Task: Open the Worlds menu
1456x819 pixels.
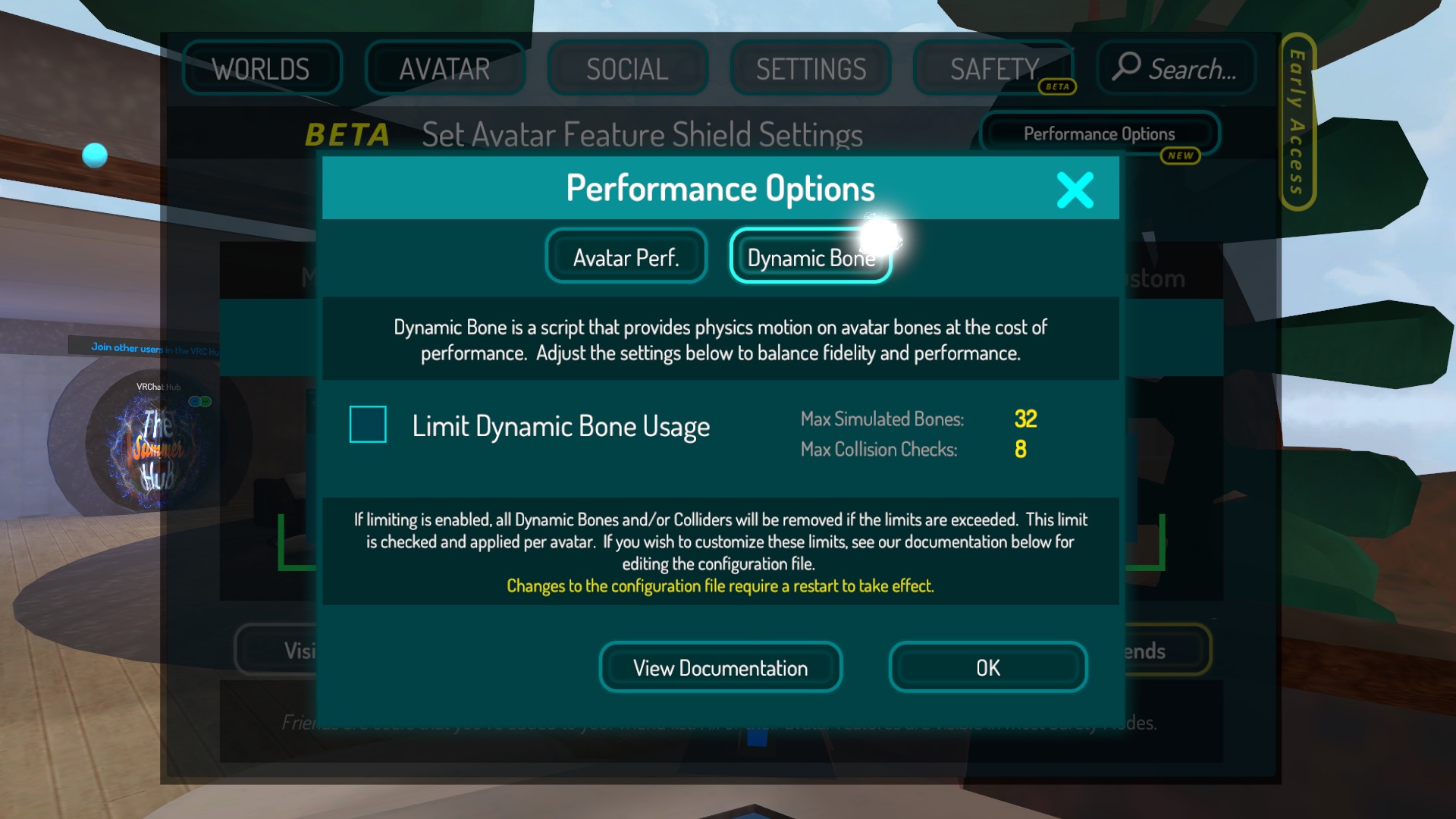Action: tap(262, 69)
